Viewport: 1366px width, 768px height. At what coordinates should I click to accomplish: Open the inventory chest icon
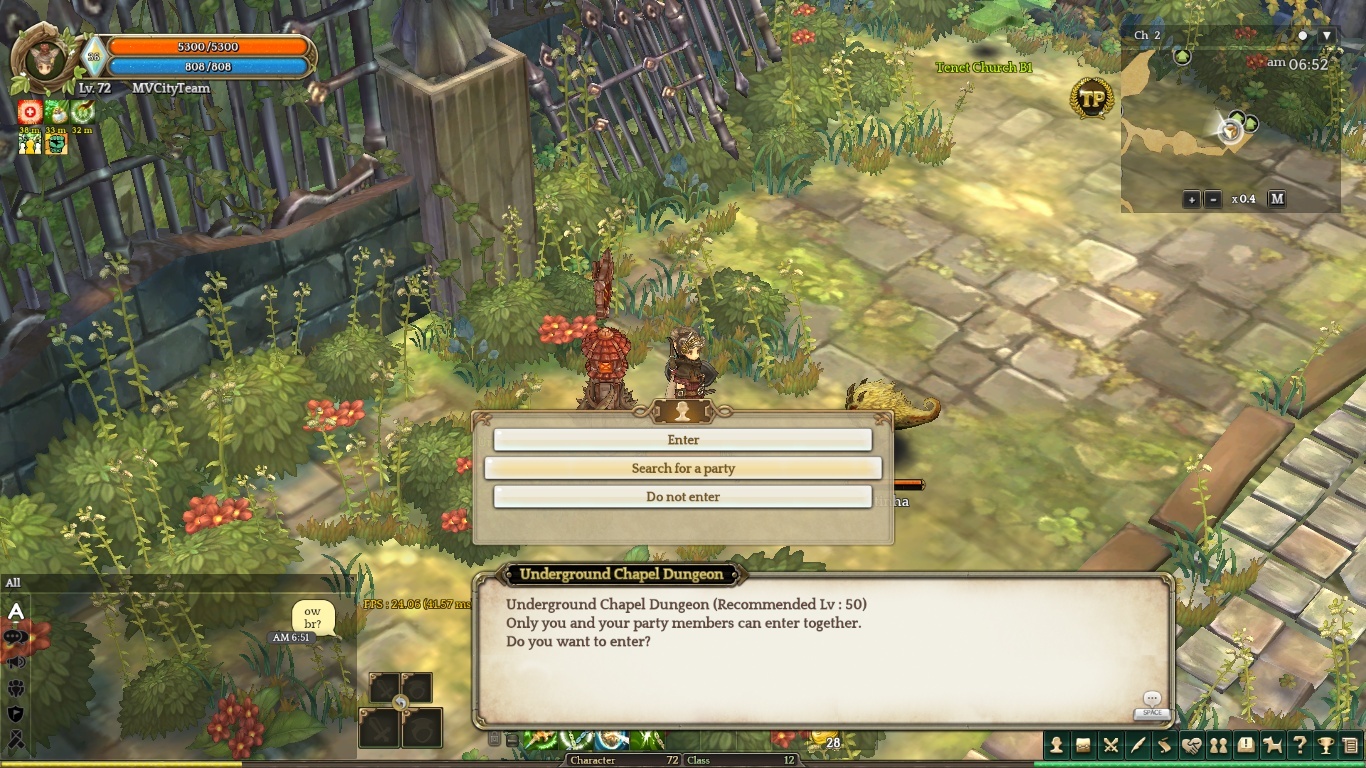pos(1083,745)
